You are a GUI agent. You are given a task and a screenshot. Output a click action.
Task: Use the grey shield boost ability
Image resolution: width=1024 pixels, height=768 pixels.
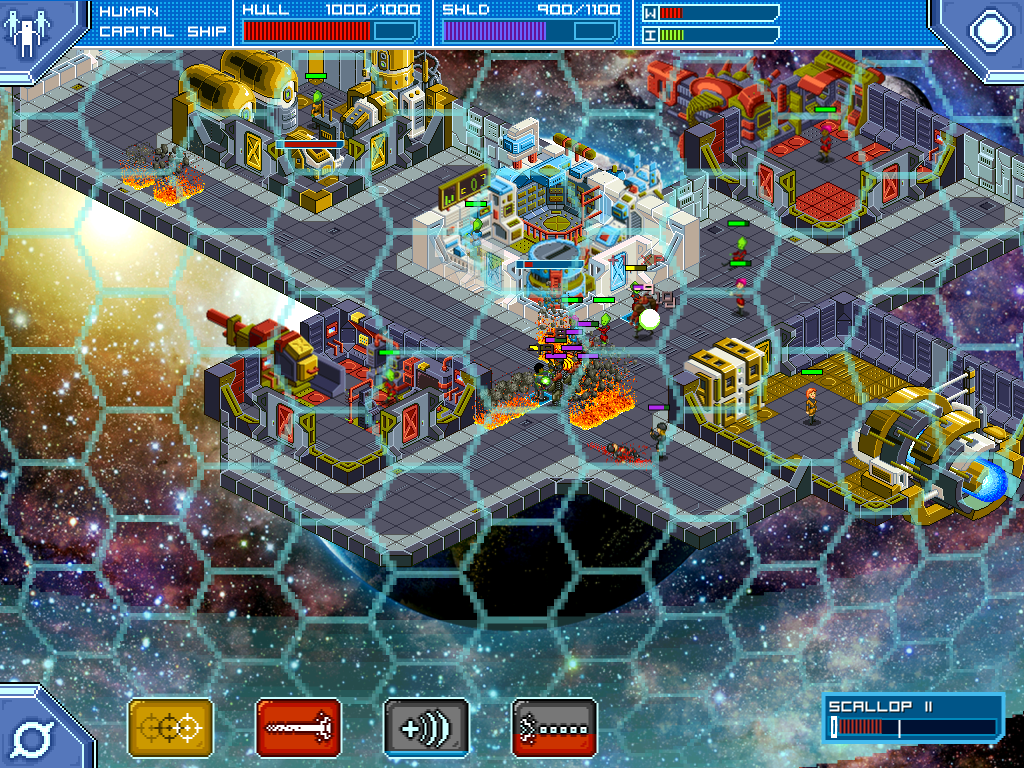point(426,729)
